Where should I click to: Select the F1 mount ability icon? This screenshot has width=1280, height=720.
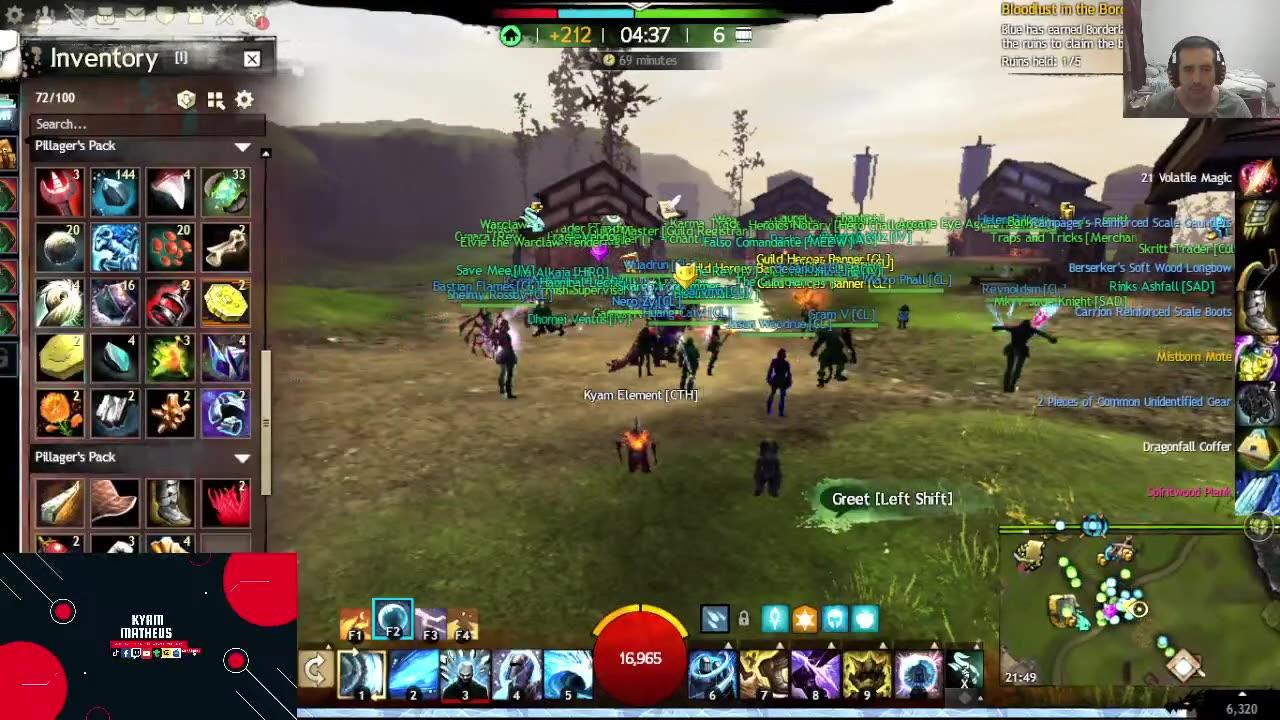[x=355, y=620]
